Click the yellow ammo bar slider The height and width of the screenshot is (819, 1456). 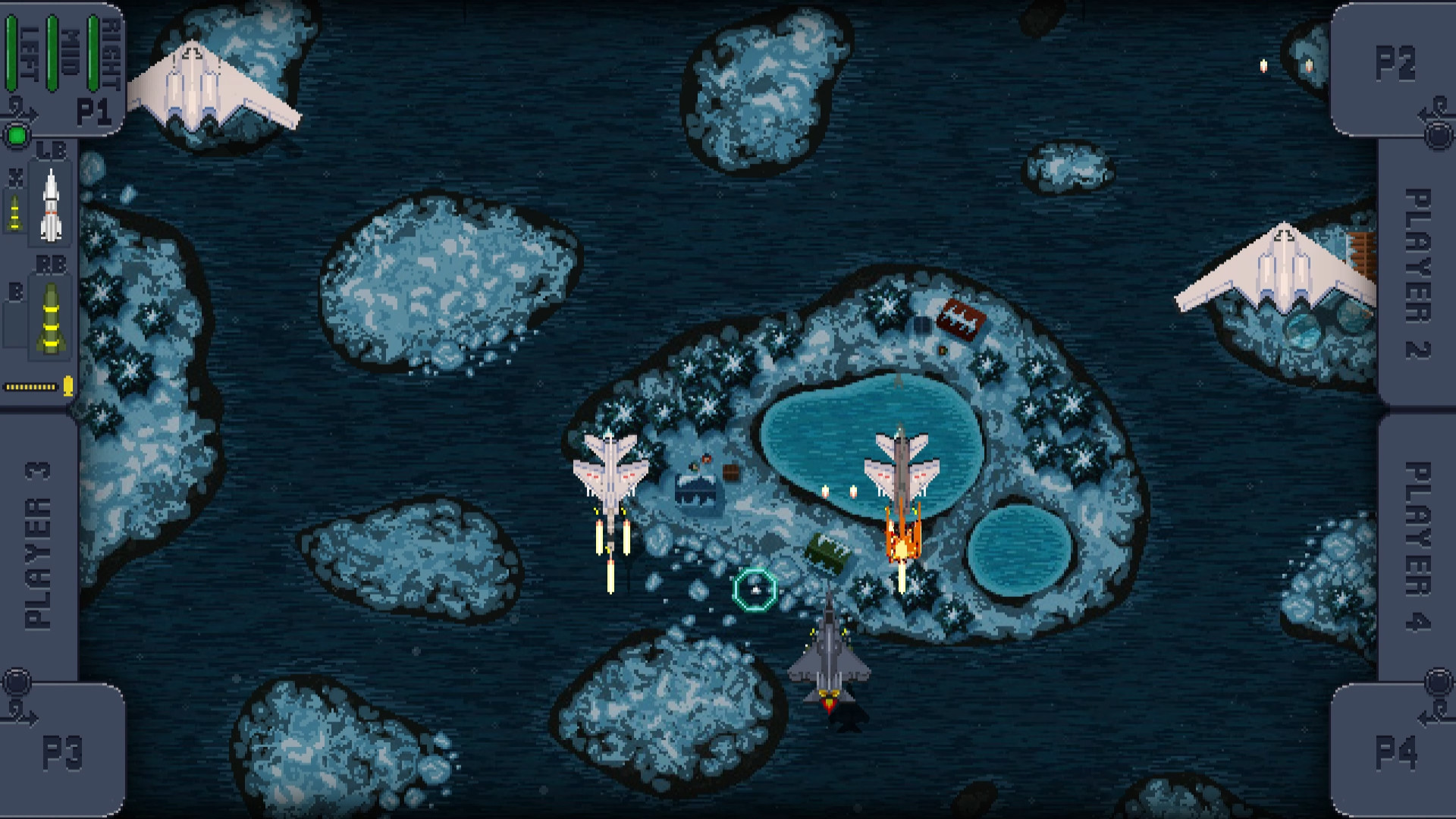point(29,385)
